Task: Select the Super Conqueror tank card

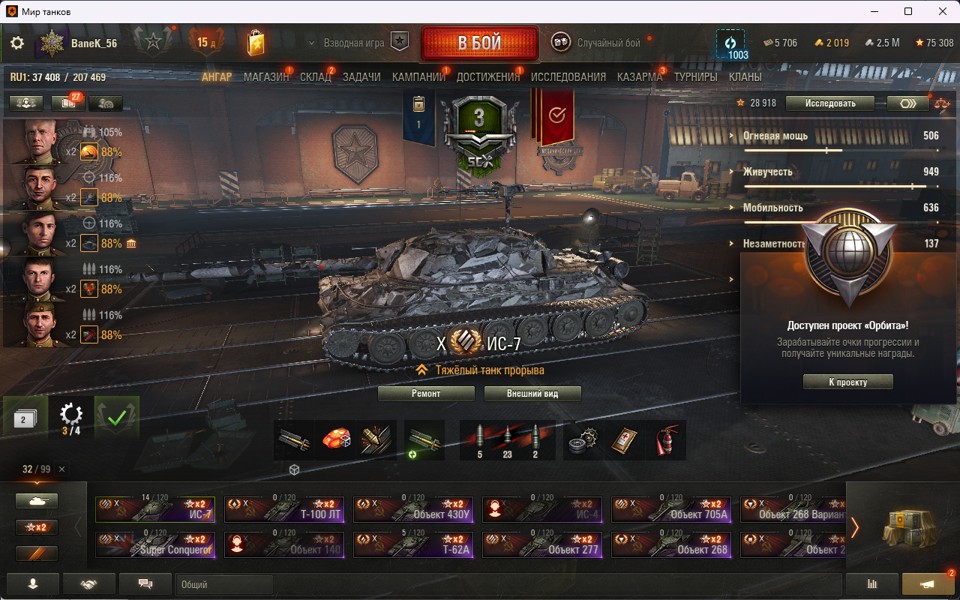Action: coord(156,544)
